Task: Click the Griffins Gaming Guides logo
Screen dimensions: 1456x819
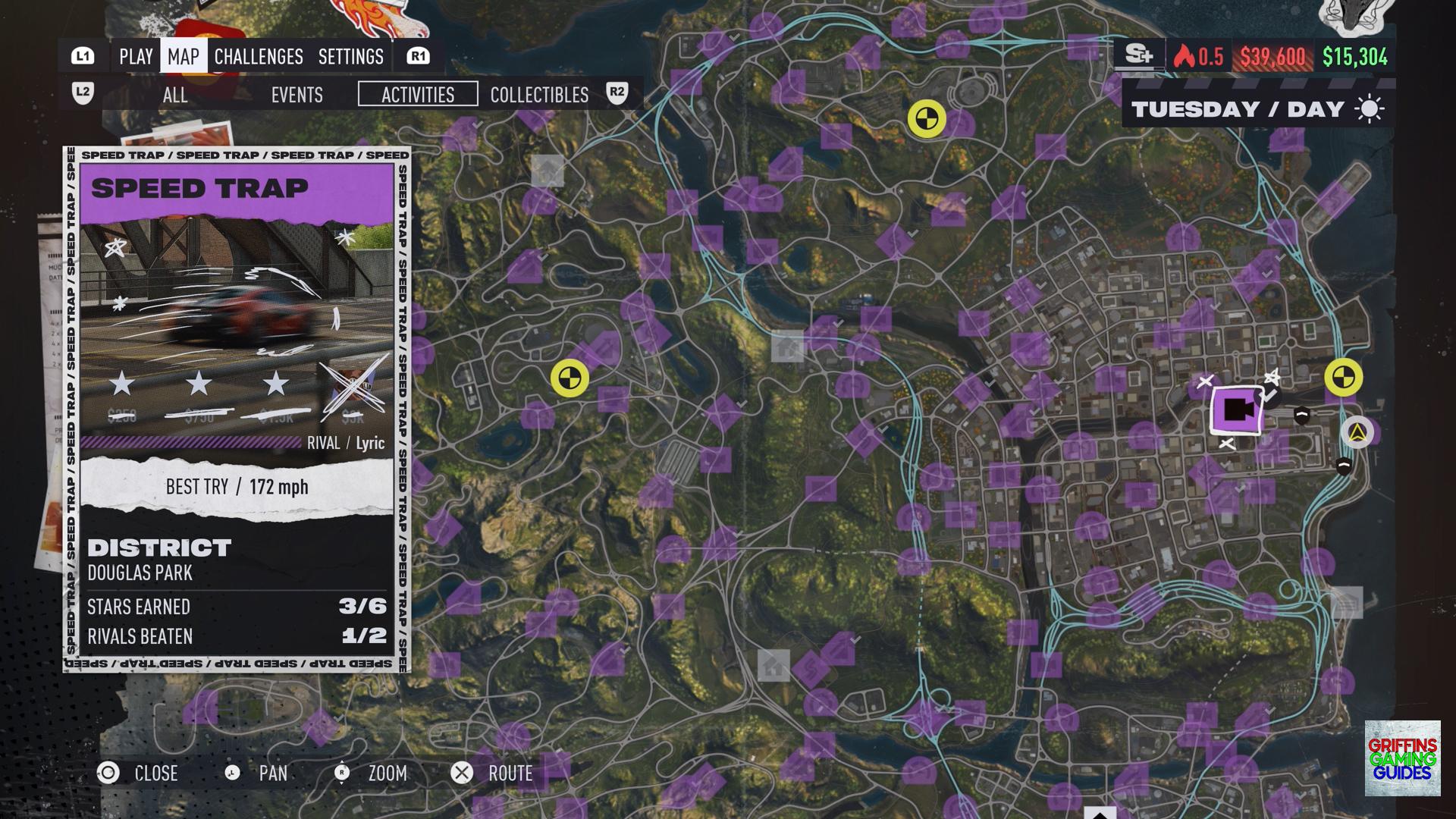Action: click(1402, 758)
